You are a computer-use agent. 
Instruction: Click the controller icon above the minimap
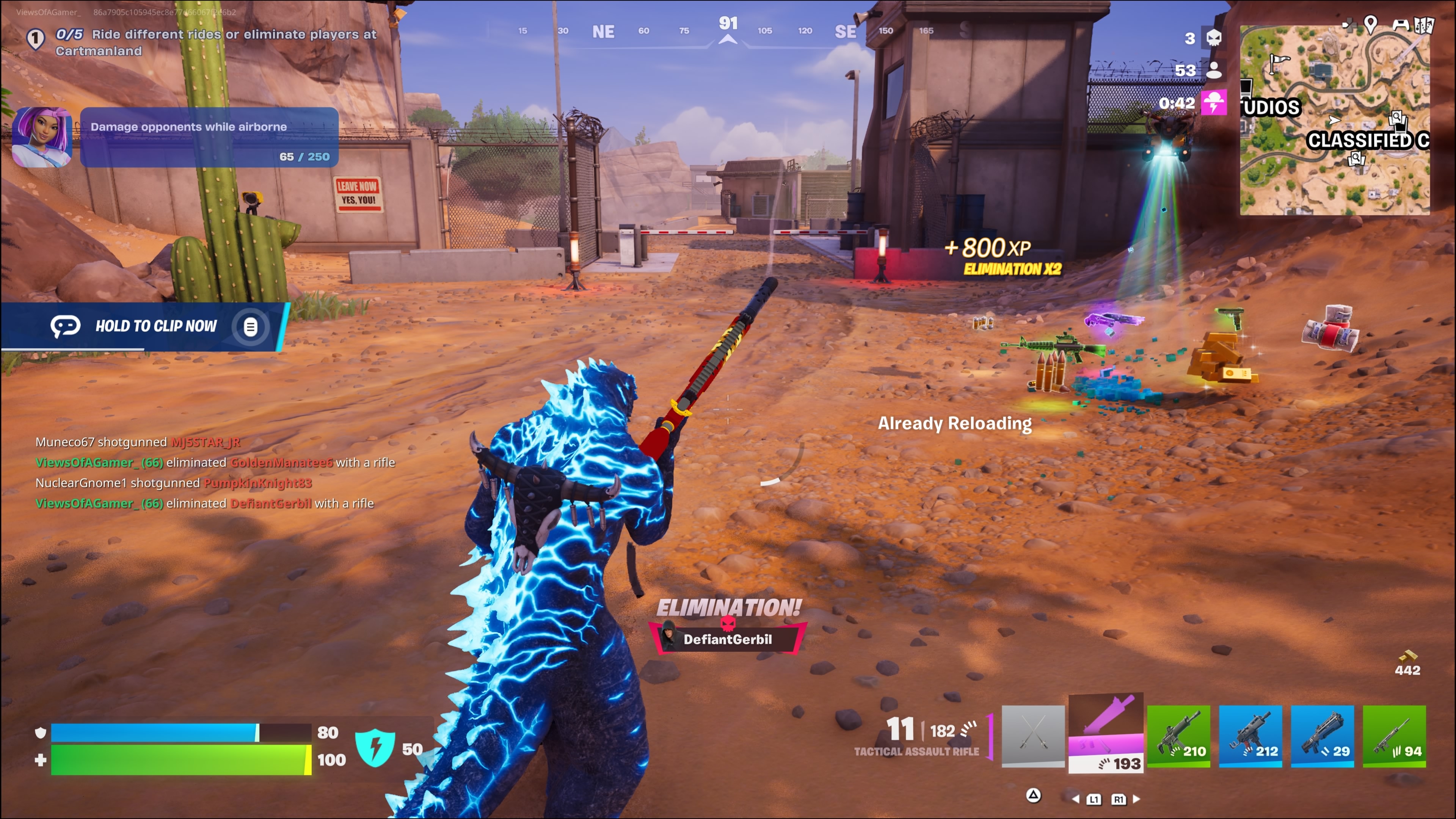[x=1401, y=25]
